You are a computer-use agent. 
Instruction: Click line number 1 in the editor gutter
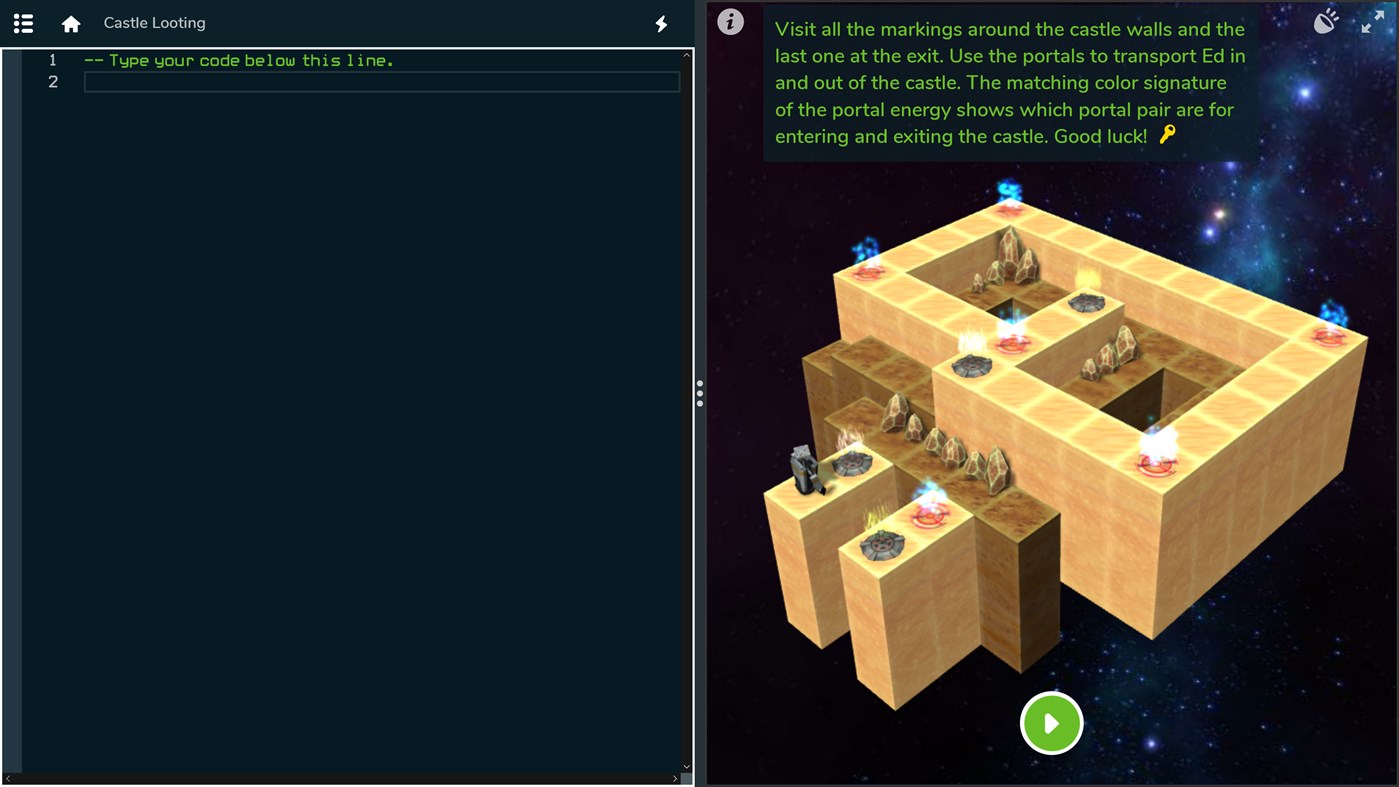pos(53,60)
